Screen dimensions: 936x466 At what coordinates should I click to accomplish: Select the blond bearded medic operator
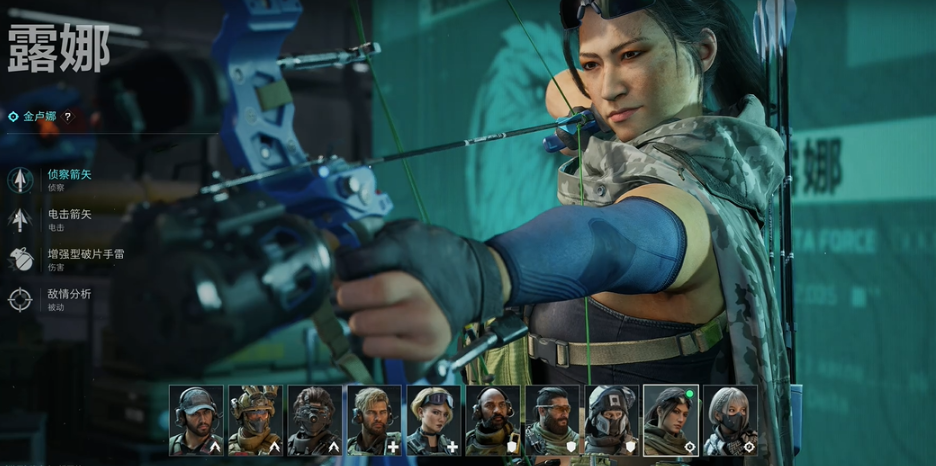click(374, 421)
